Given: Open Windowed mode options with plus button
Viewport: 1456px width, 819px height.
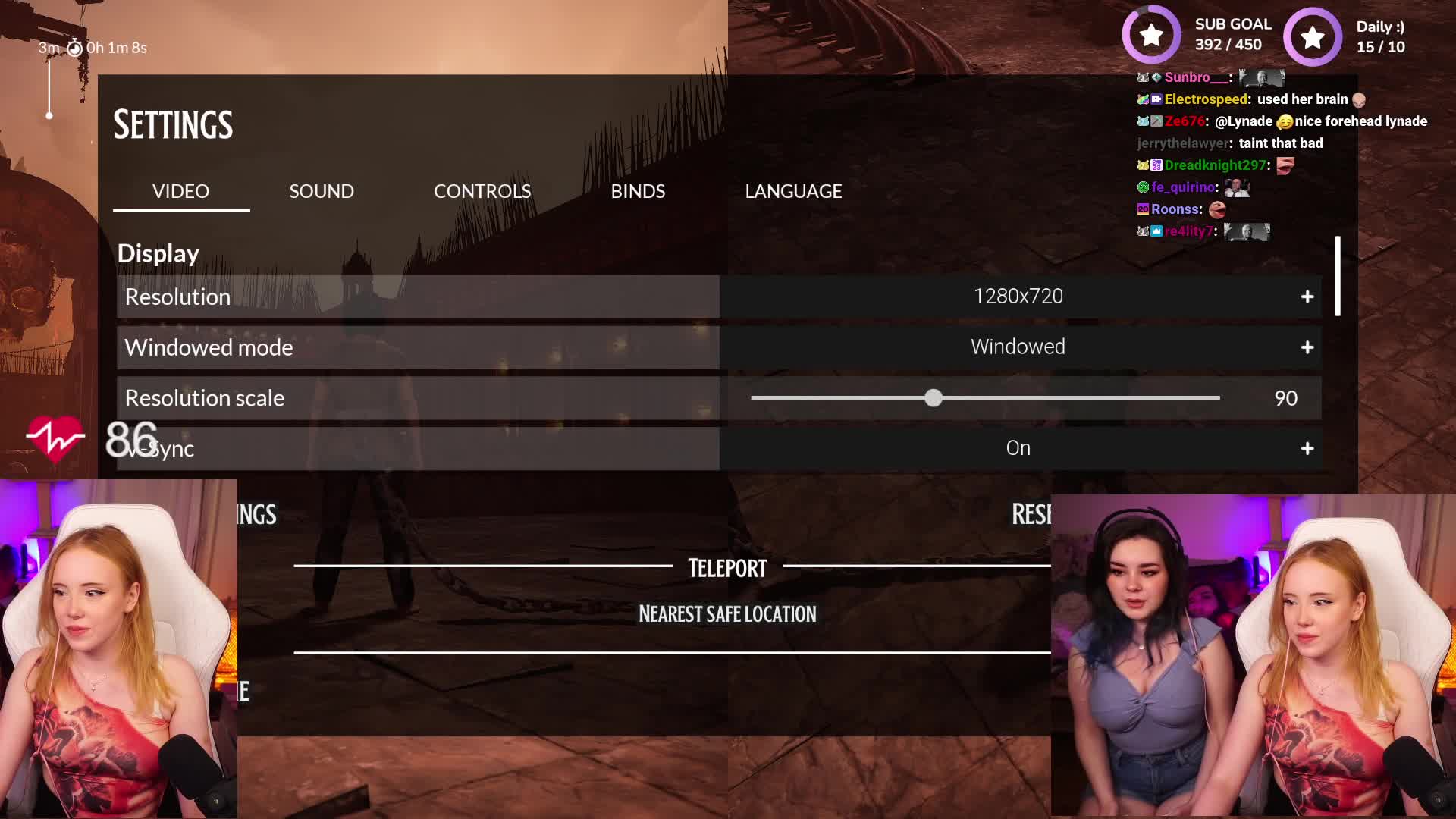Looking at the screenshot, I should pyautogui.click(x=1307, y=347).
